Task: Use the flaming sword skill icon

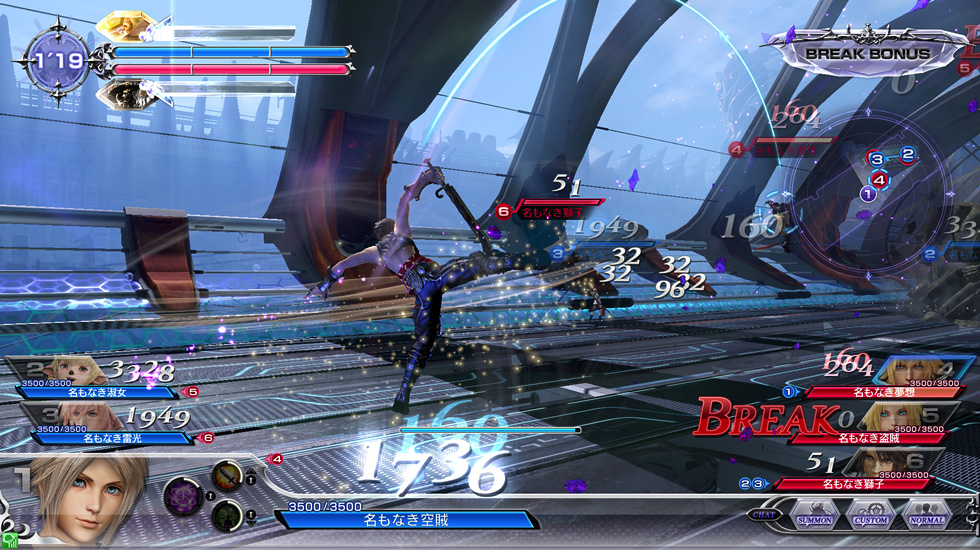Action: (226, 476)
